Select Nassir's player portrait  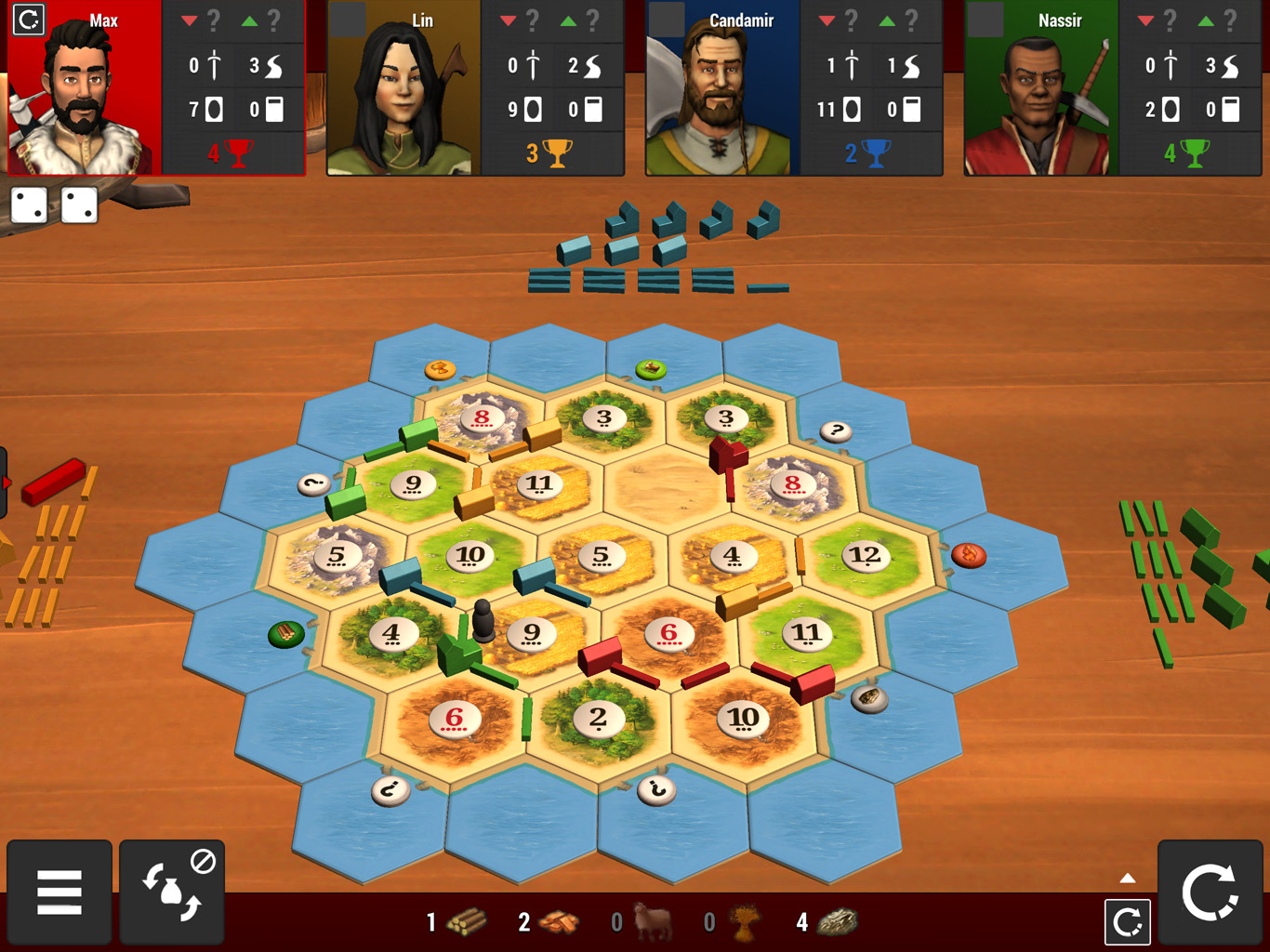coord(1040,93)
